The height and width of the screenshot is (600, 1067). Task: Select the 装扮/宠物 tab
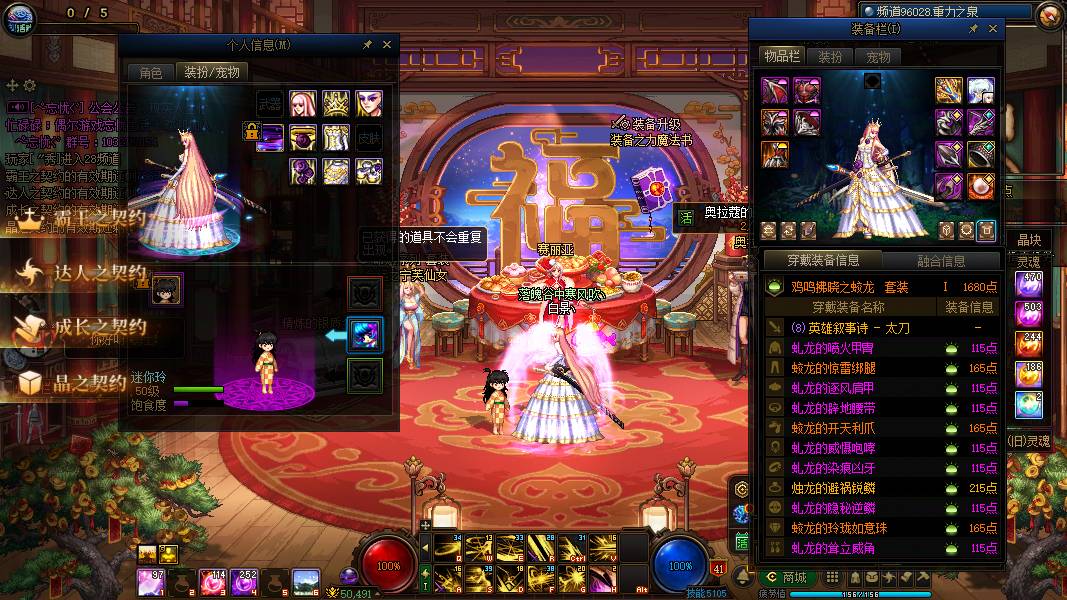210,73
